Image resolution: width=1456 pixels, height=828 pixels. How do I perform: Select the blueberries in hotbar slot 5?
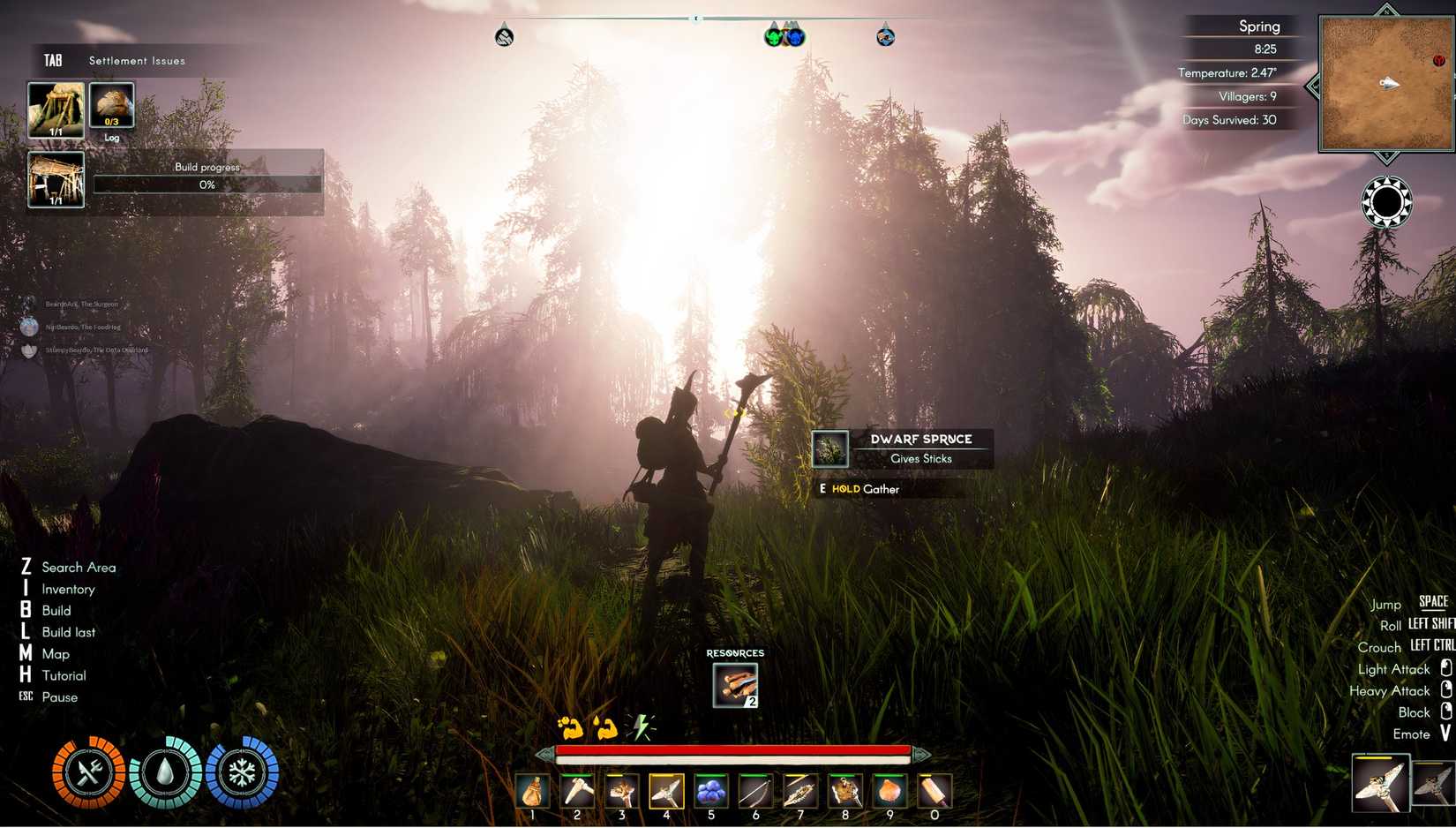pyautogui.click(x=711, y=790)
